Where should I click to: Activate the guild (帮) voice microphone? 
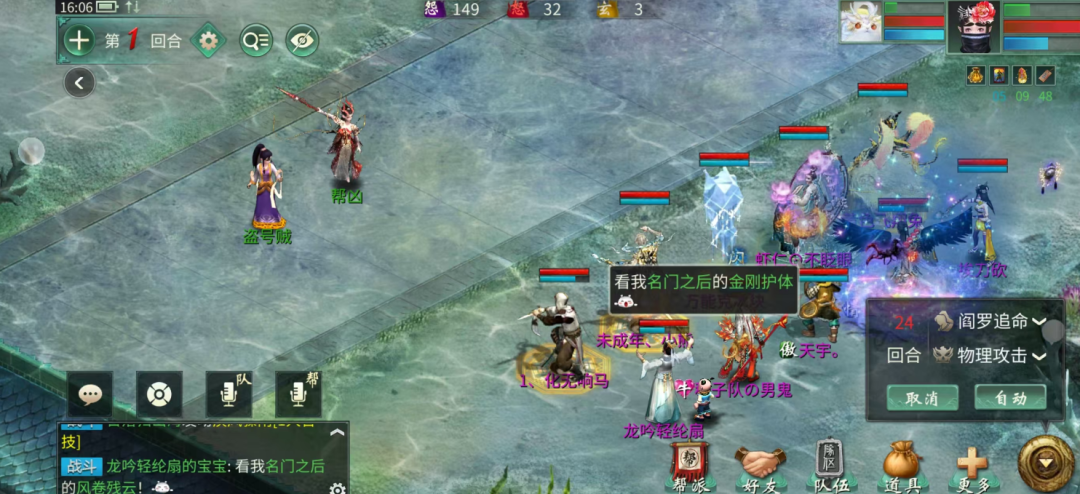click(298, 394)
